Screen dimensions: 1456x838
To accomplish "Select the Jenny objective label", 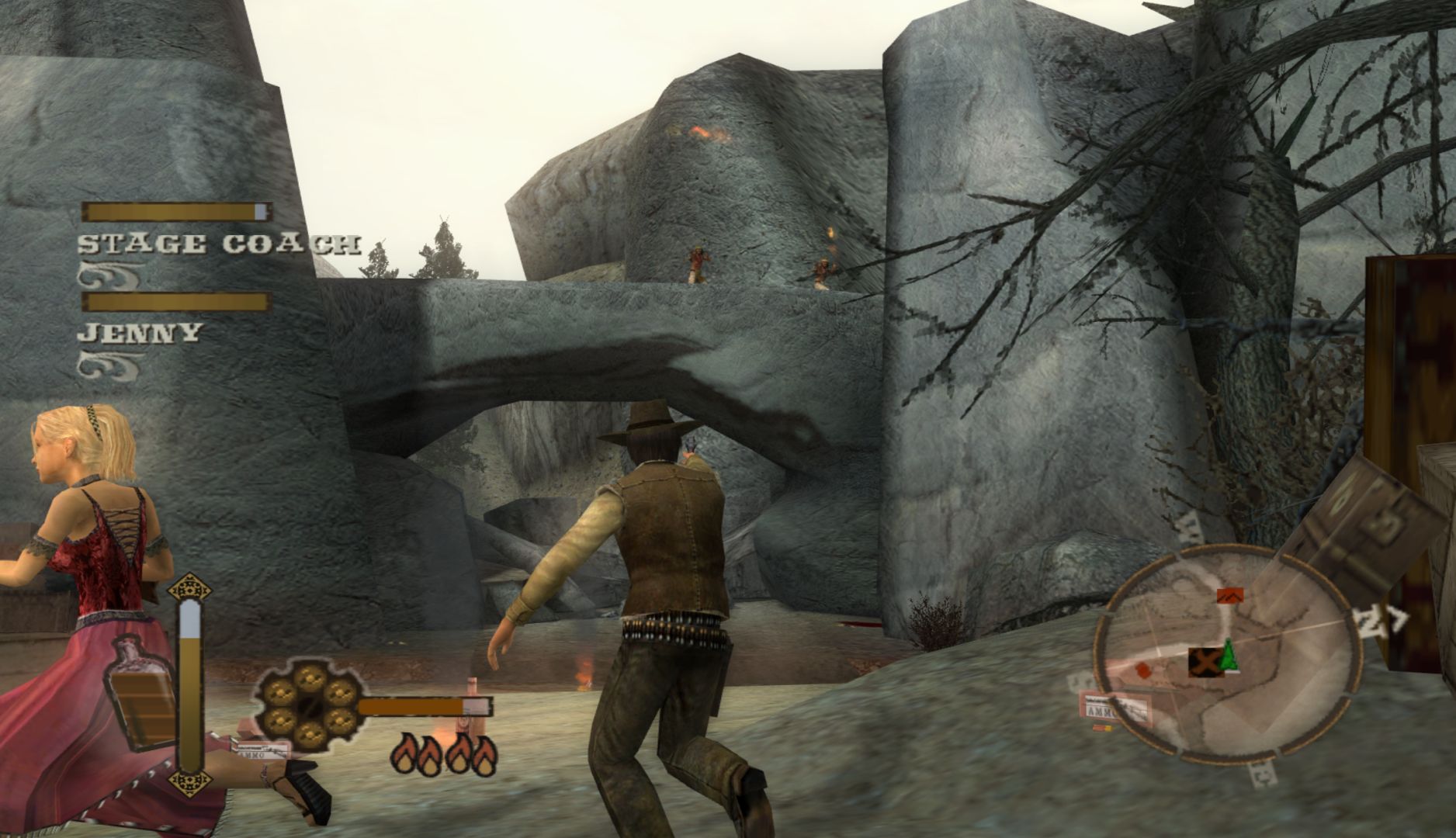I will [x=140, y=333].
